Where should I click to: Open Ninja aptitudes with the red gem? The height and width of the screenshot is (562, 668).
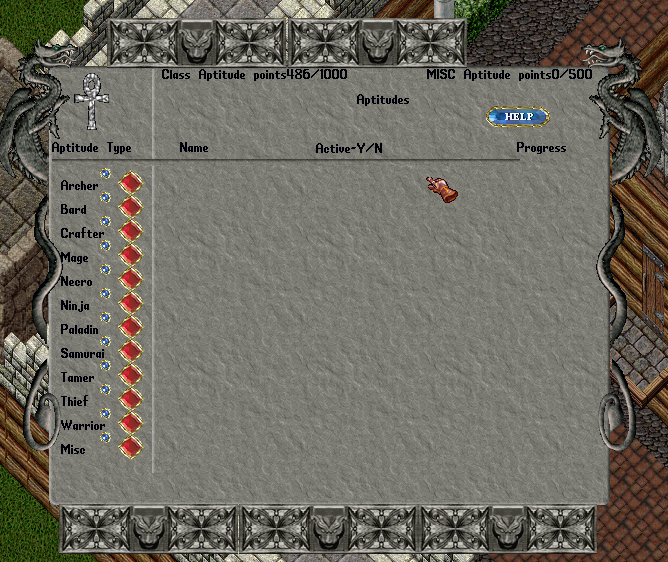click(x=131, y=305)
